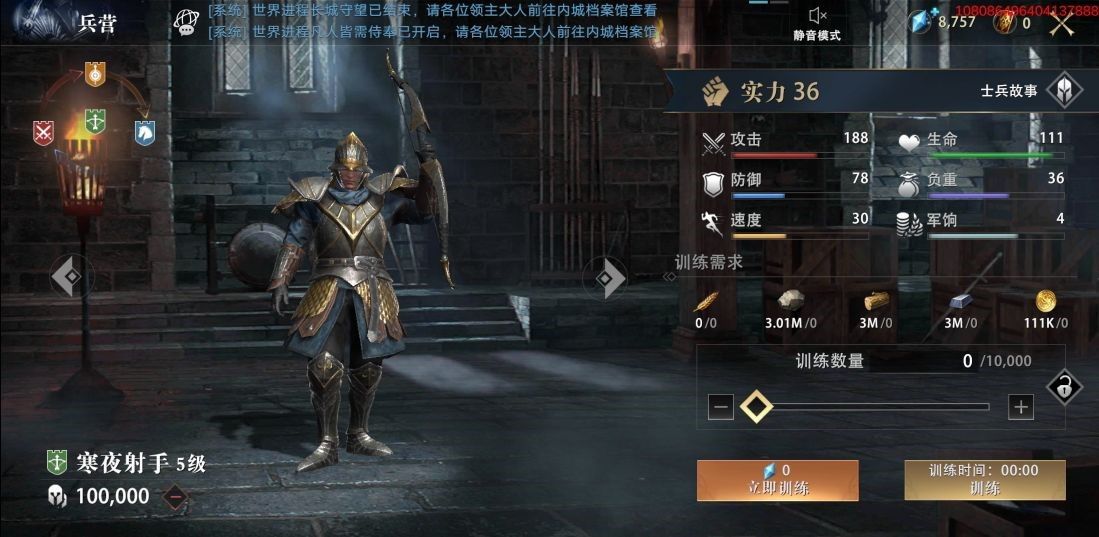Start training with 训练 button
The height and width of the screenshot is (537, 1099).
coord(984,481)
